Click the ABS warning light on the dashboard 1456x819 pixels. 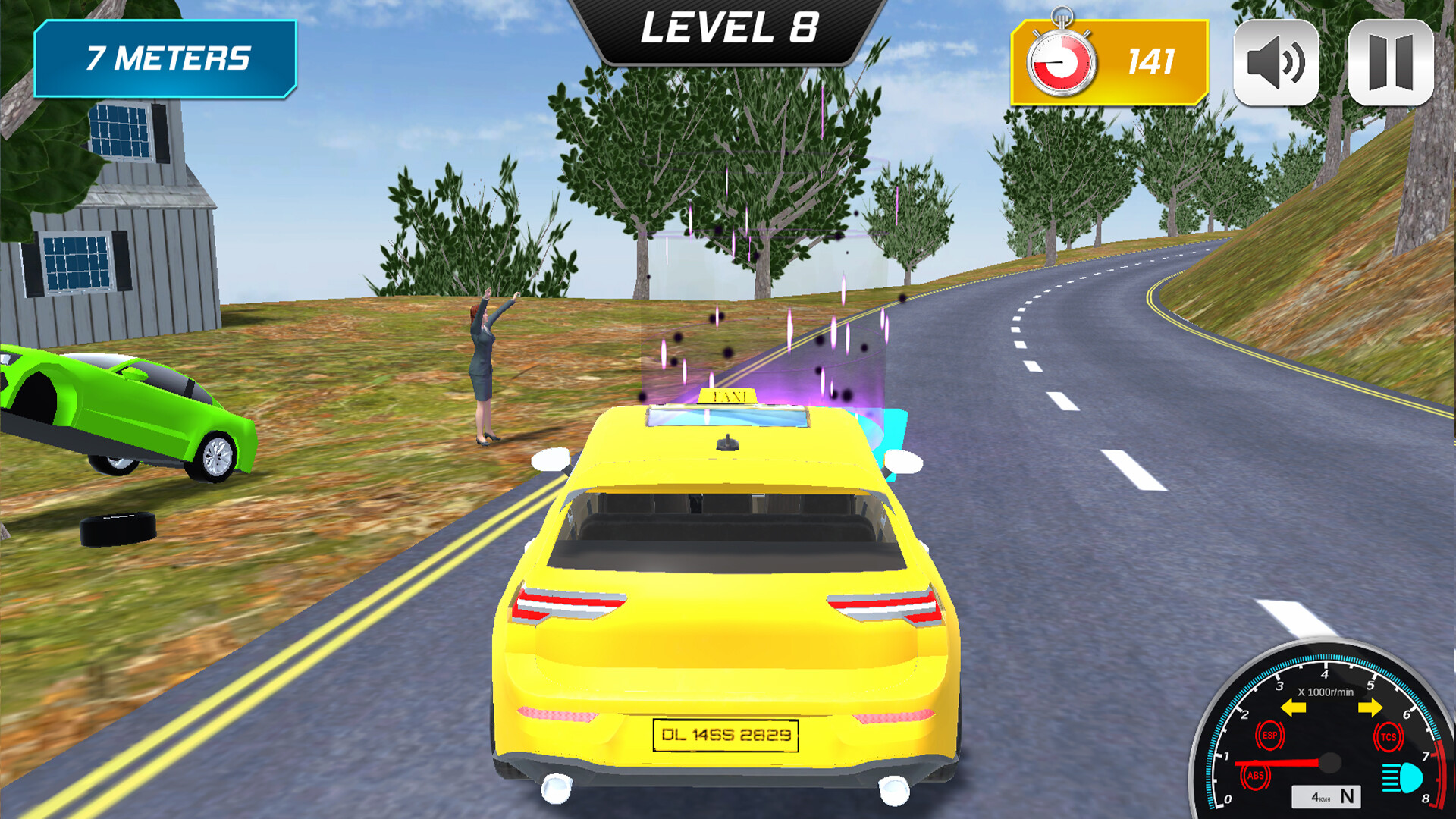(1256, 774)
